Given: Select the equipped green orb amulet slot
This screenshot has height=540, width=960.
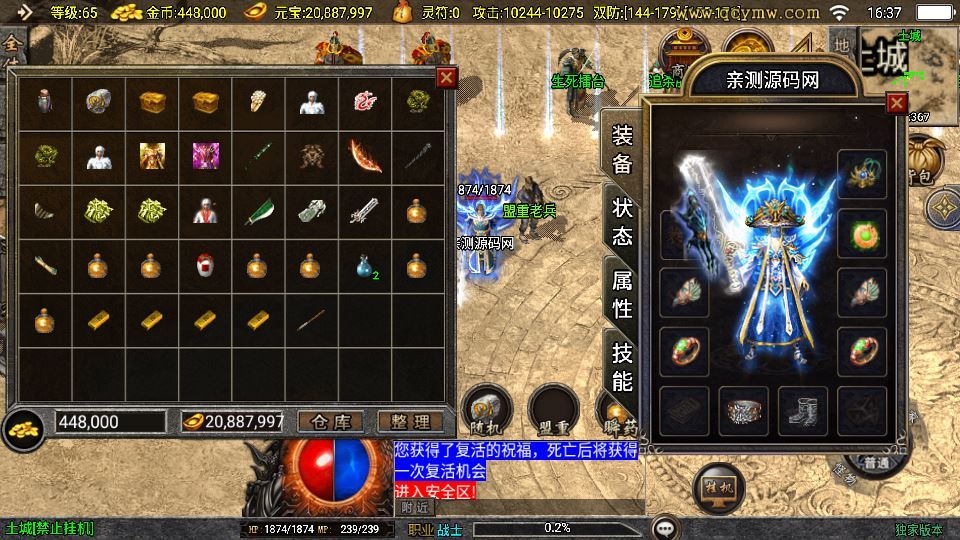Looking at the screenshot, I should [862, 232].
